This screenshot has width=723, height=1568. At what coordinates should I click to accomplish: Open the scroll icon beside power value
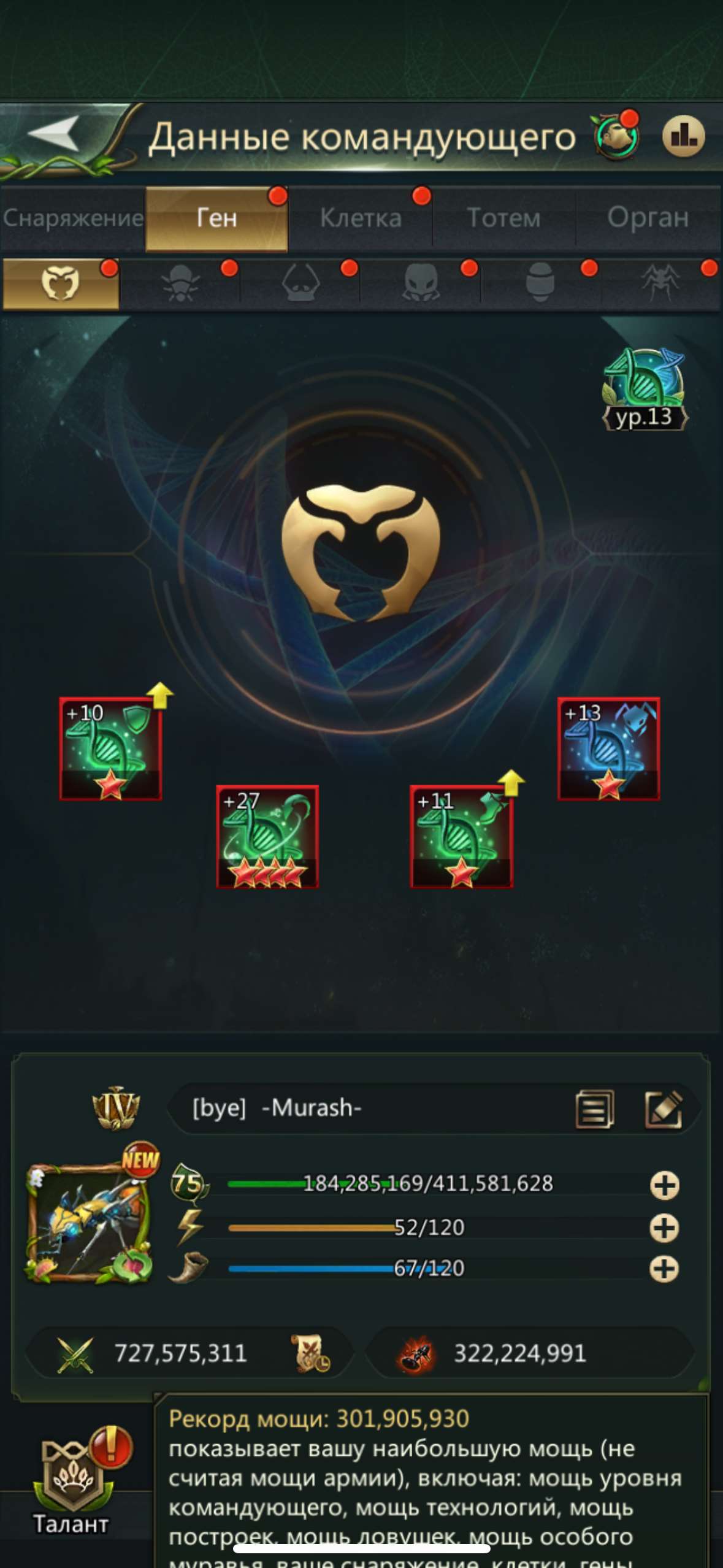(x=310, y=1353)
